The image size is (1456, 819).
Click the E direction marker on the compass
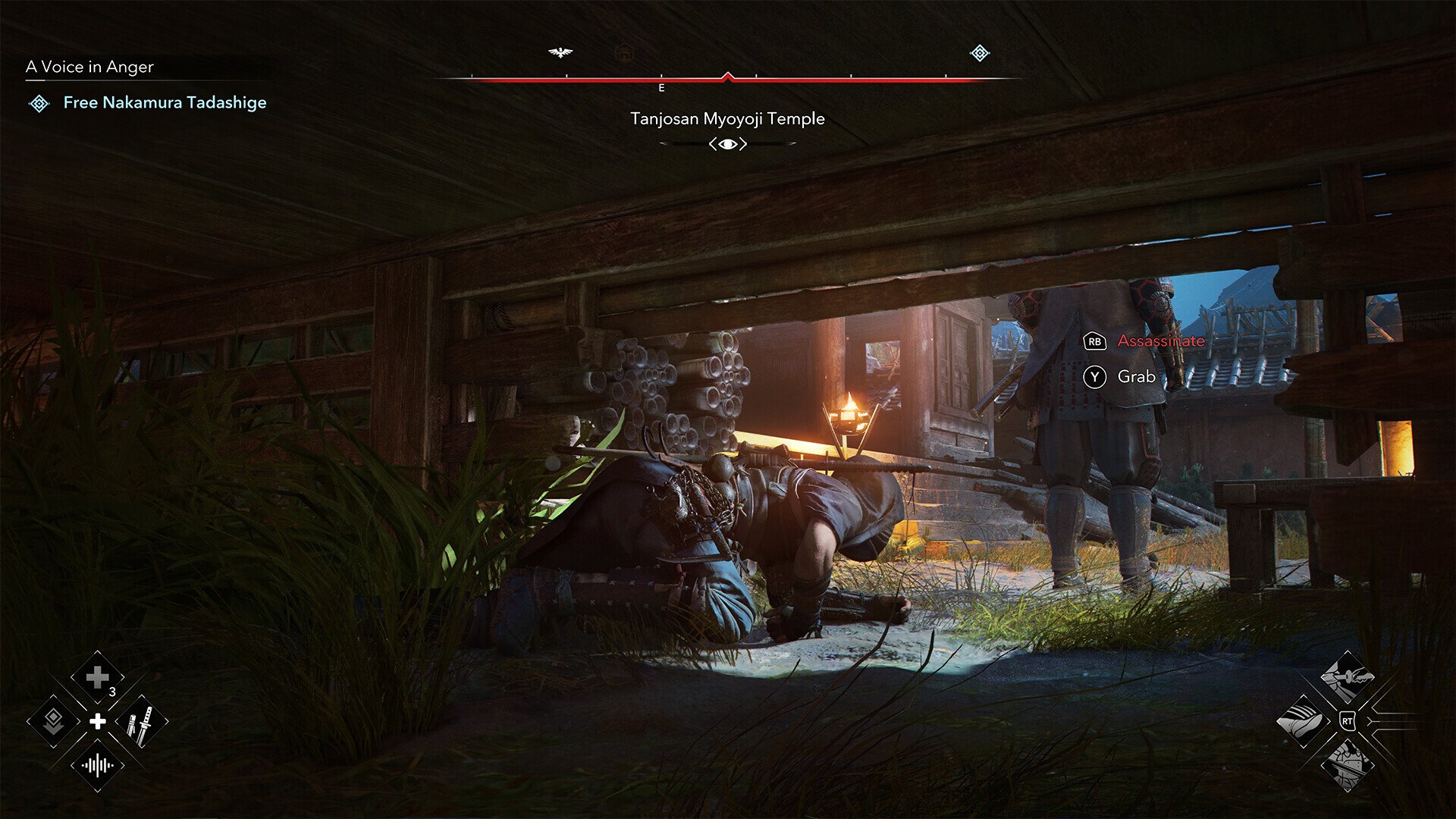[661, 88]
